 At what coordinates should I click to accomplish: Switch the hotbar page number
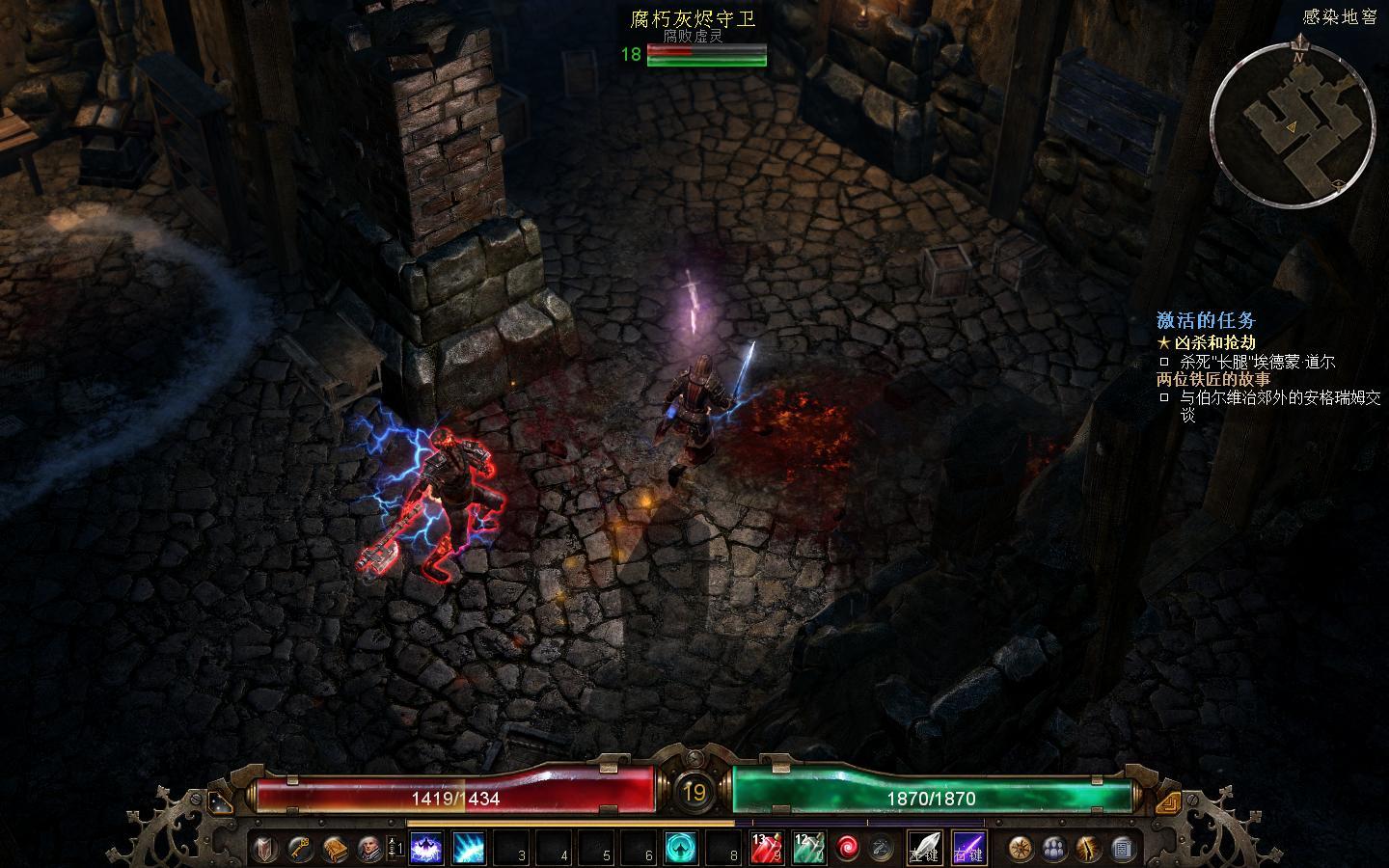point(395,849)
